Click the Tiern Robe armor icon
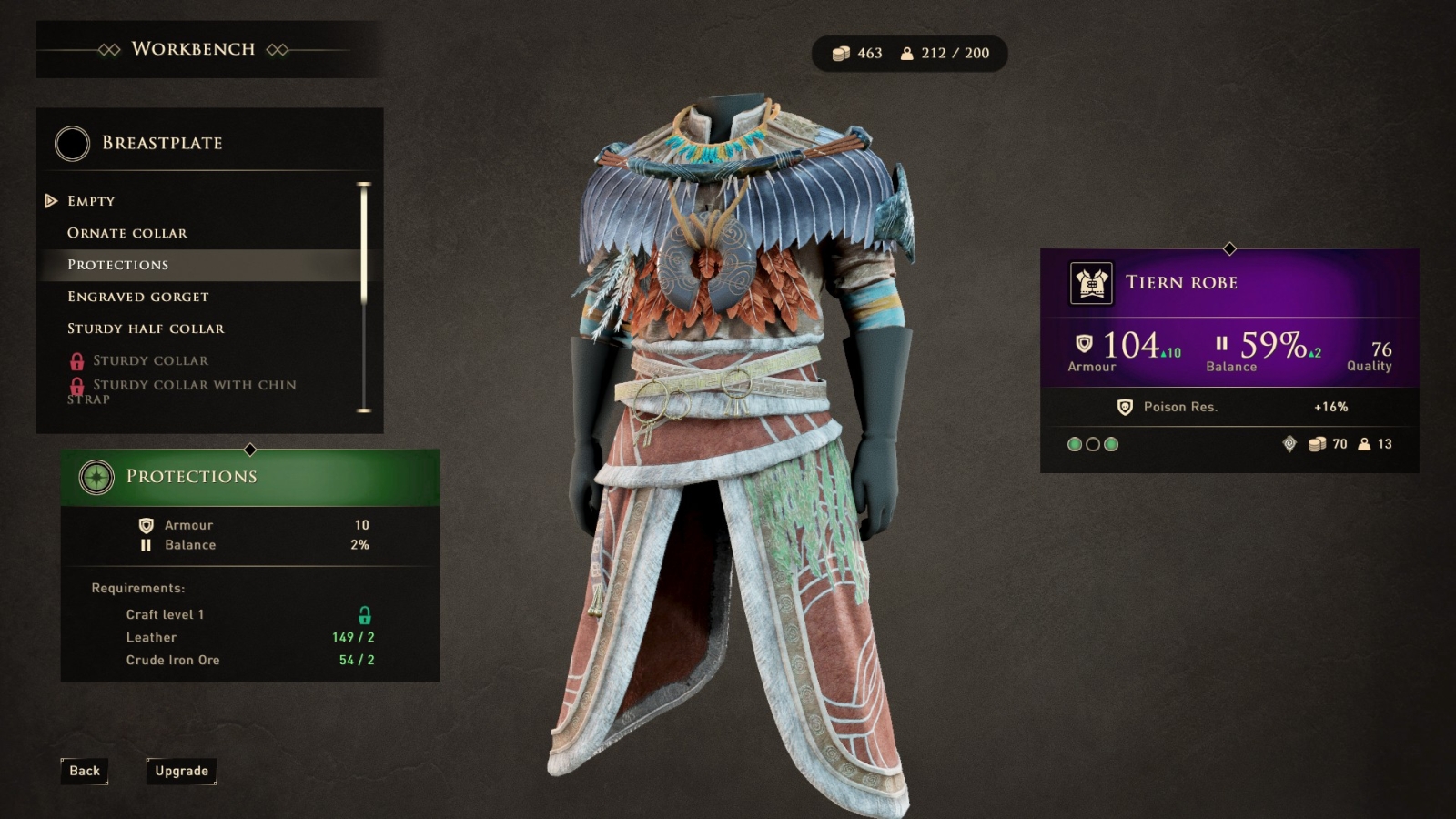The height and width of the screenshot is (819, 1456). pyautogui.click(x=1091, y=283)
